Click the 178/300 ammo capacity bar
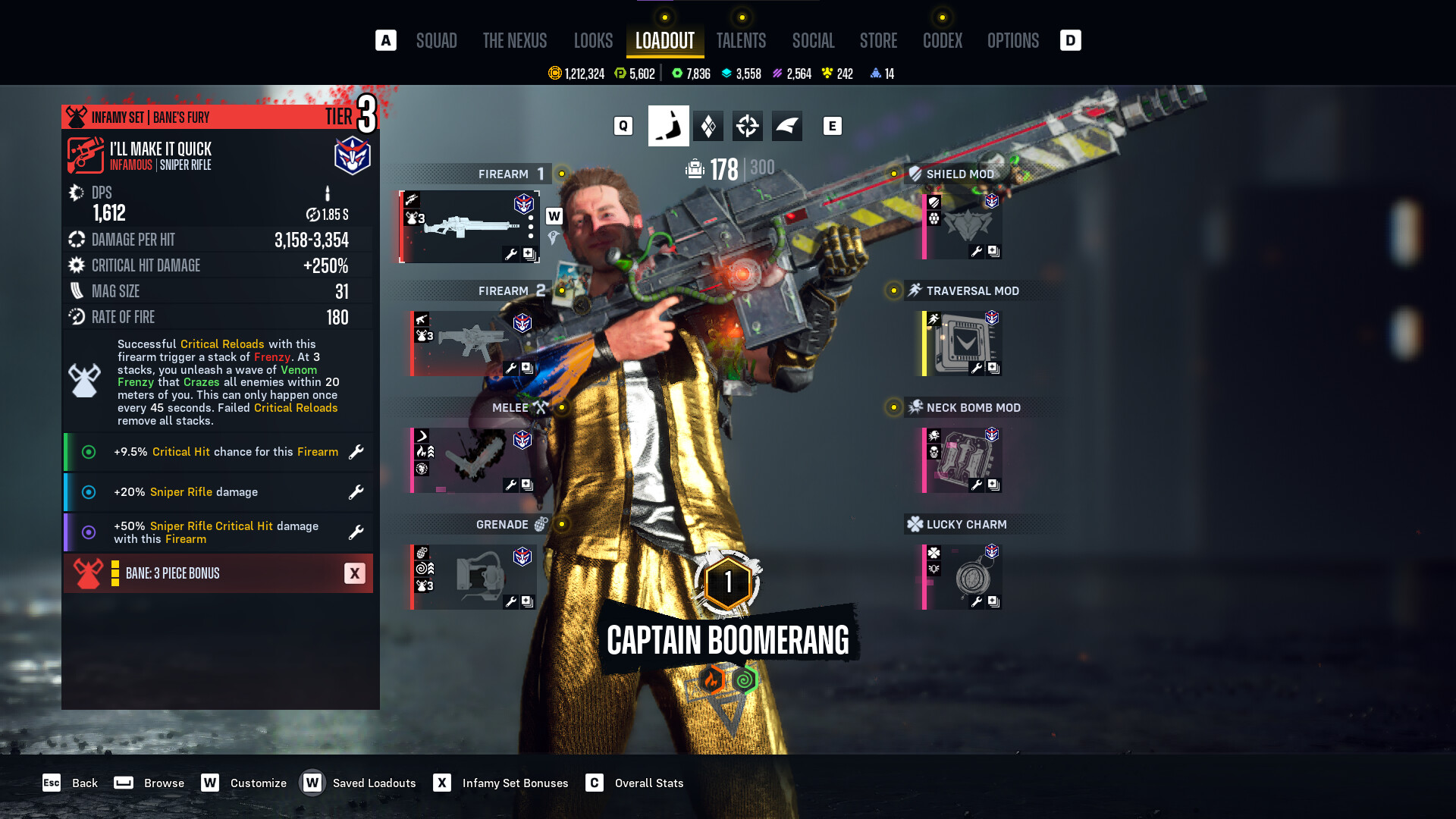This screenshot has height=819, width=1456. [x=728, y=170]
